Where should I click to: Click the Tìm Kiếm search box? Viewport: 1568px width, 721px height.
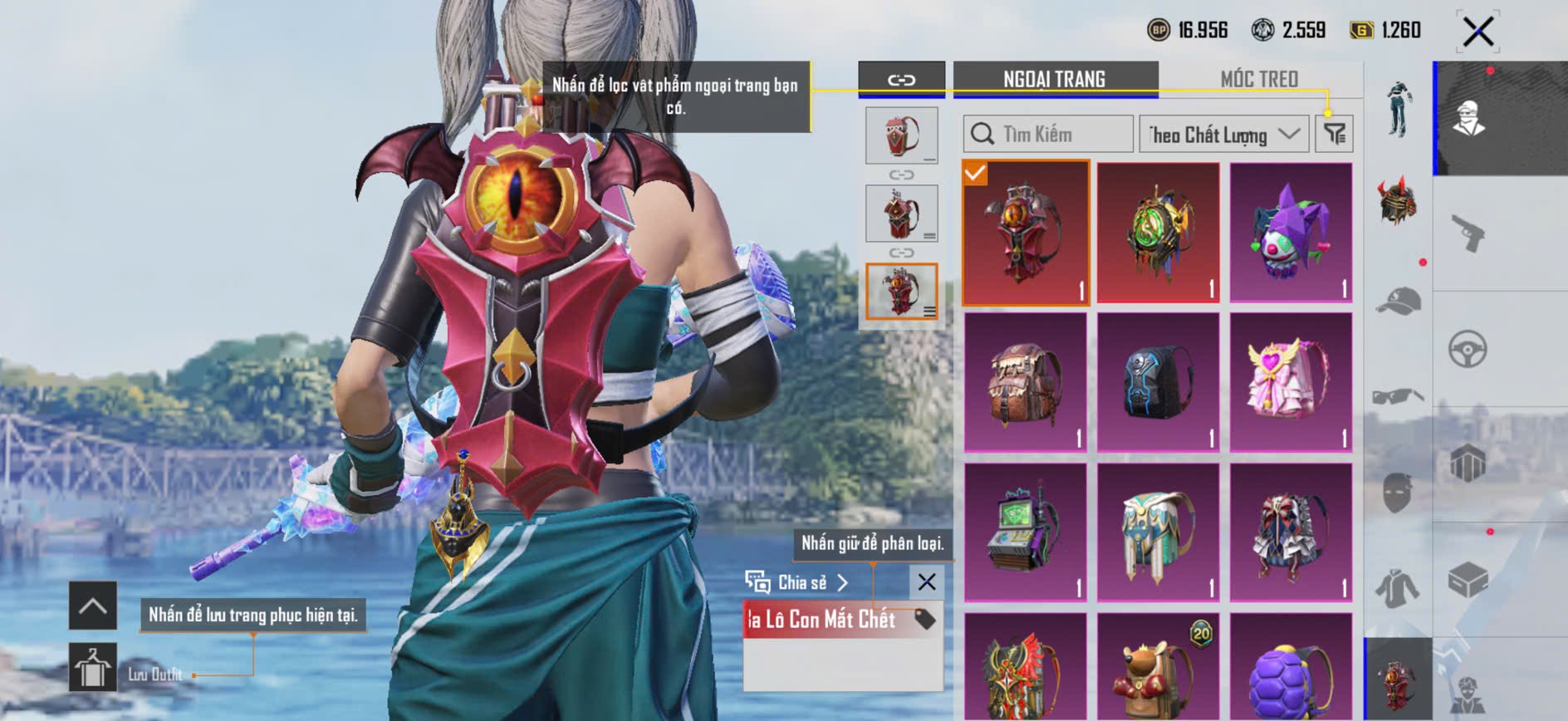point(1048,134)
